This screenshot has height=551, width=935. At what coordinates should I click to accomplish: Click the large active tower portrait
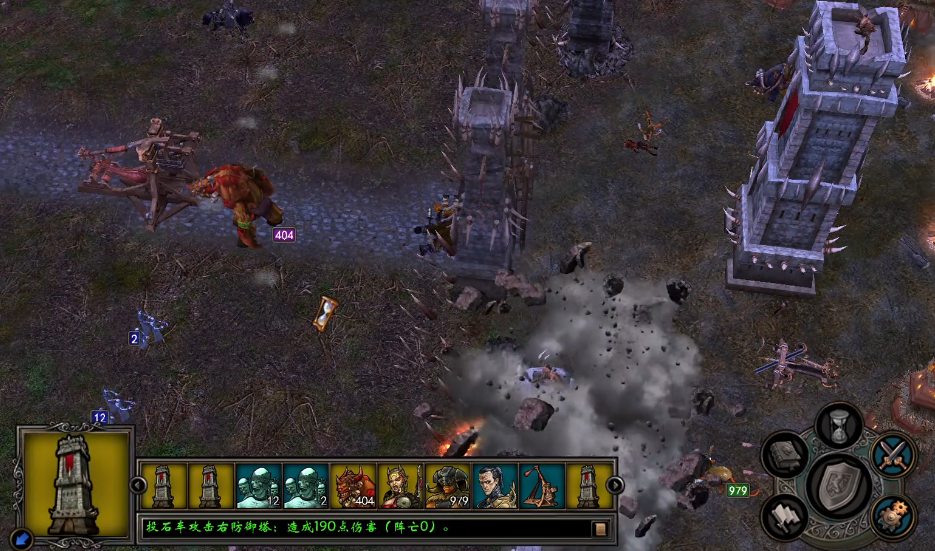click(x=75, y=483)
